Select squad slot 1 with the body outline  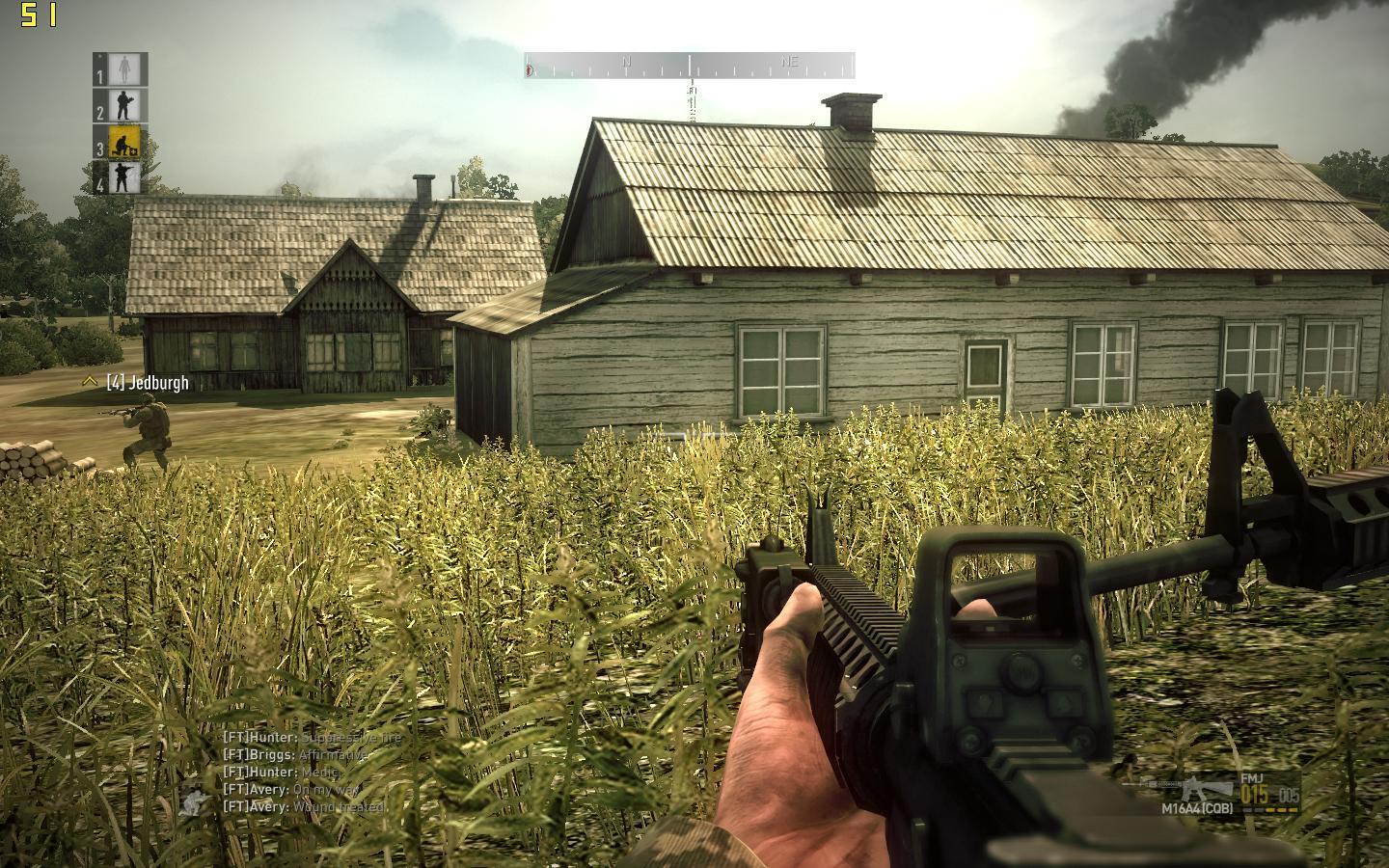pos(123,68)
